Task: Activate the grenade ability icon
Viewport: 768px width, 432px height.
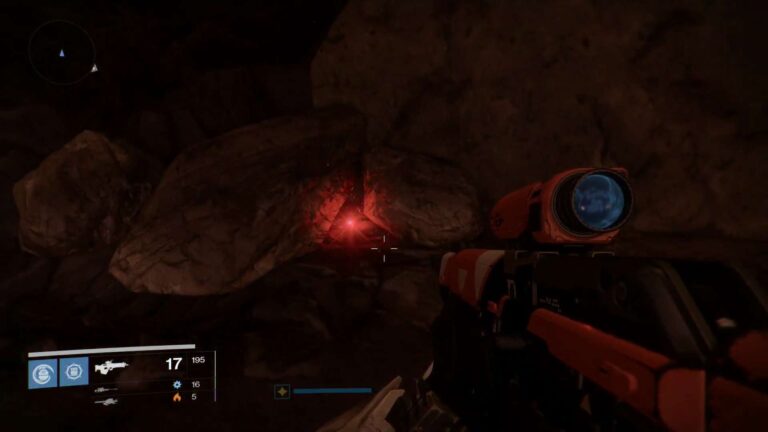Action: tap(43, 372)
